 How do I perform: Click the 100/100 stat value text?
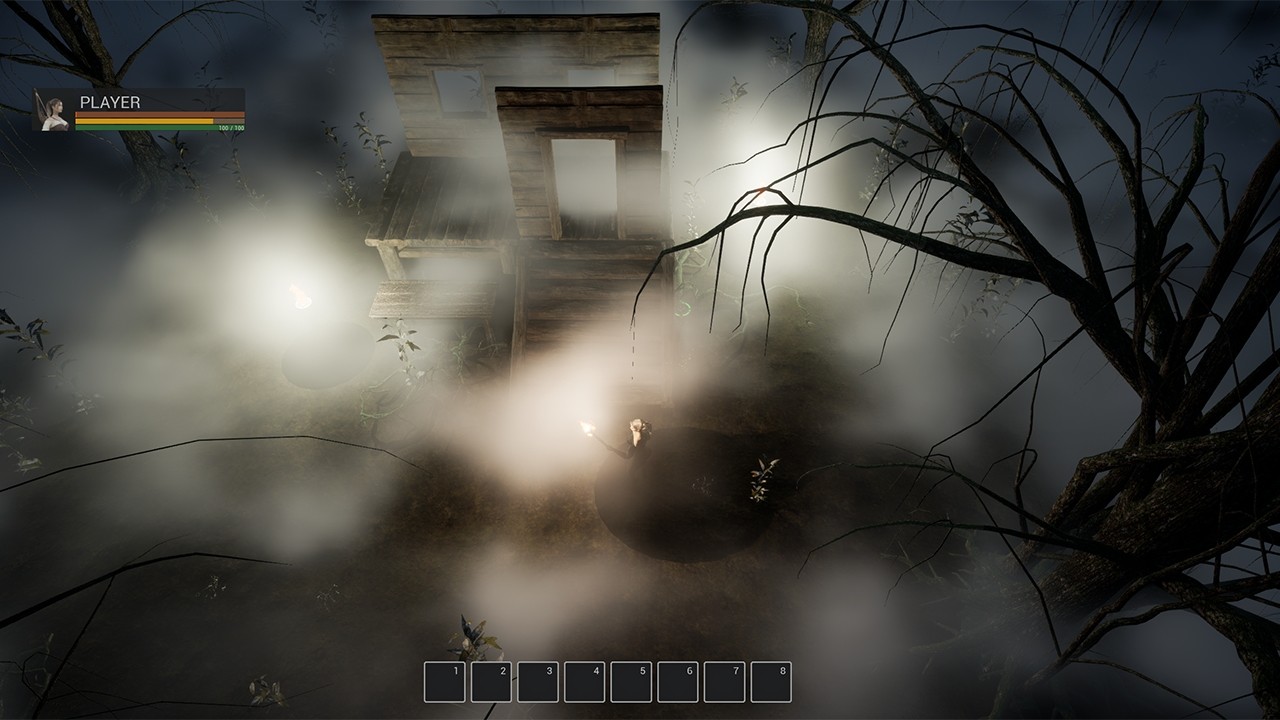[231, 128]
